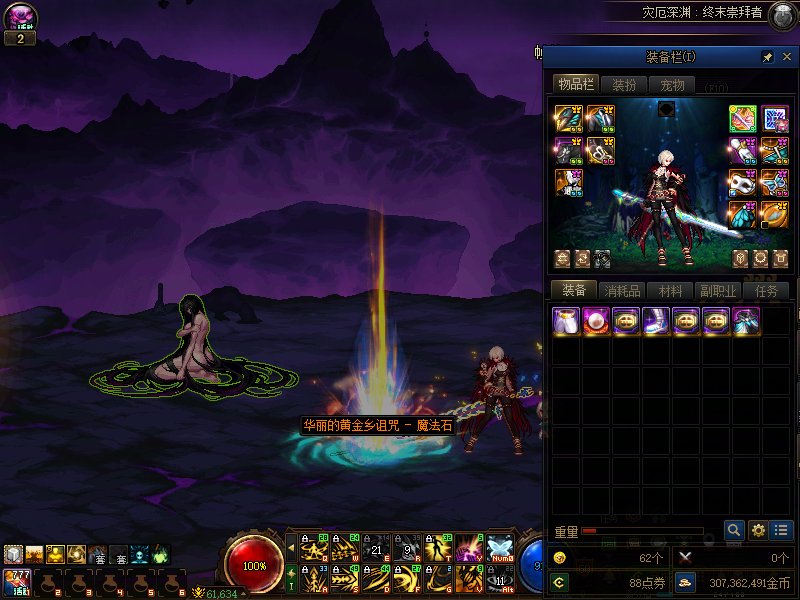Use the quick-slot potion showing 777
Image resolution: width=800 pixels, height=600 pixels.
click(x=19, y=581)
